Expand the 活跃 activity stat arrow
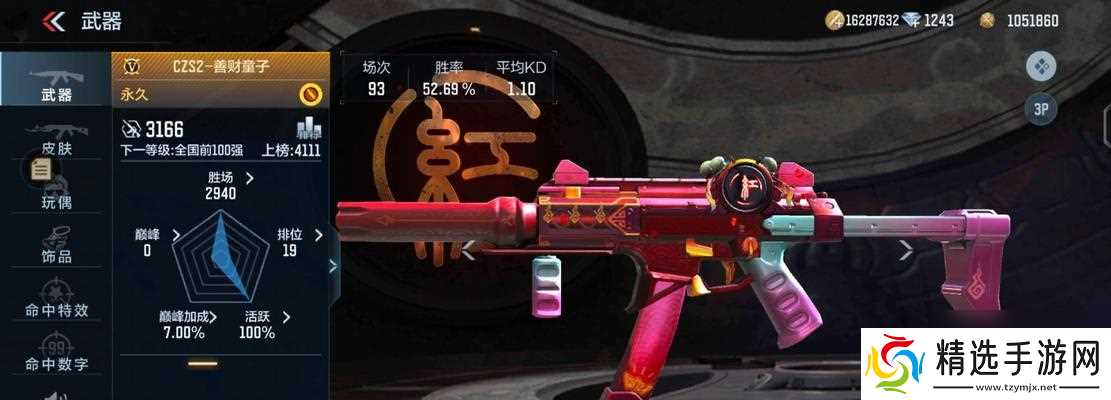The width and height of the screenshot is (1111, 400). 286,317
